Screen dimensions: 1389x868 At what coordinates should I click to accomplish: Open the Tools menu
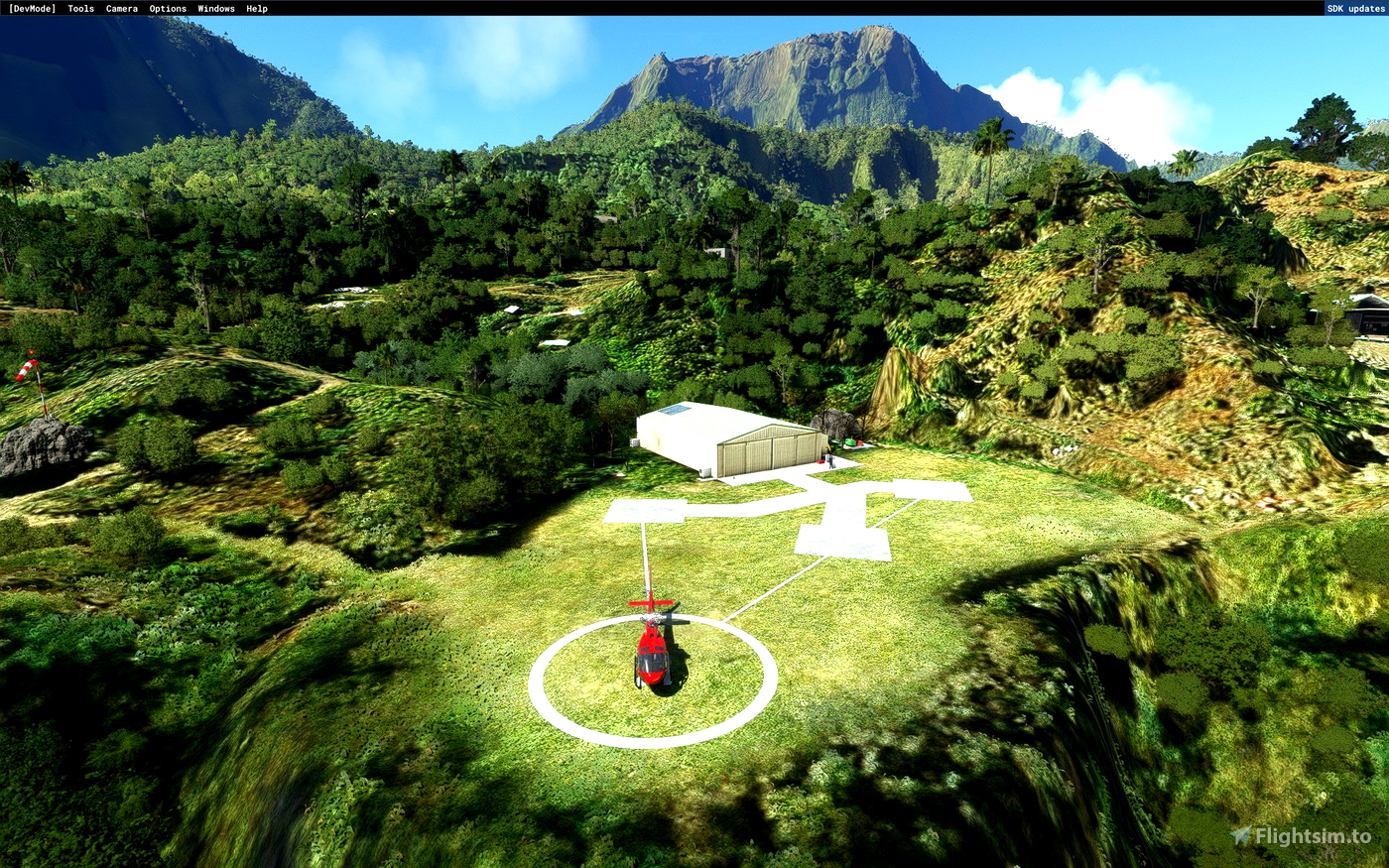point(78,8)
